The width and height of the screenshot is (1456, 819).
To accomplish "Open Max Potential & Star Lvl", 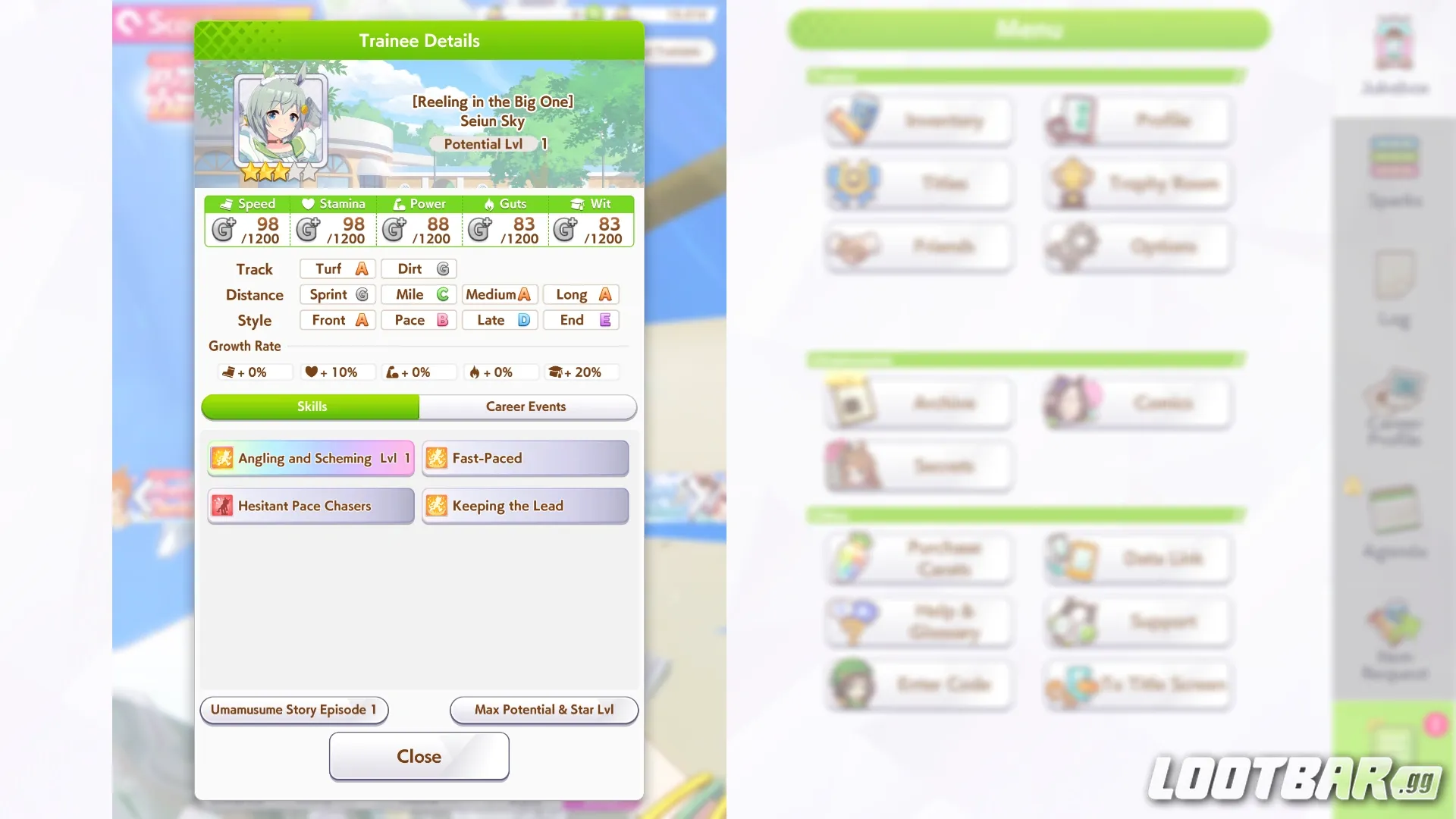I will point(544,710).
